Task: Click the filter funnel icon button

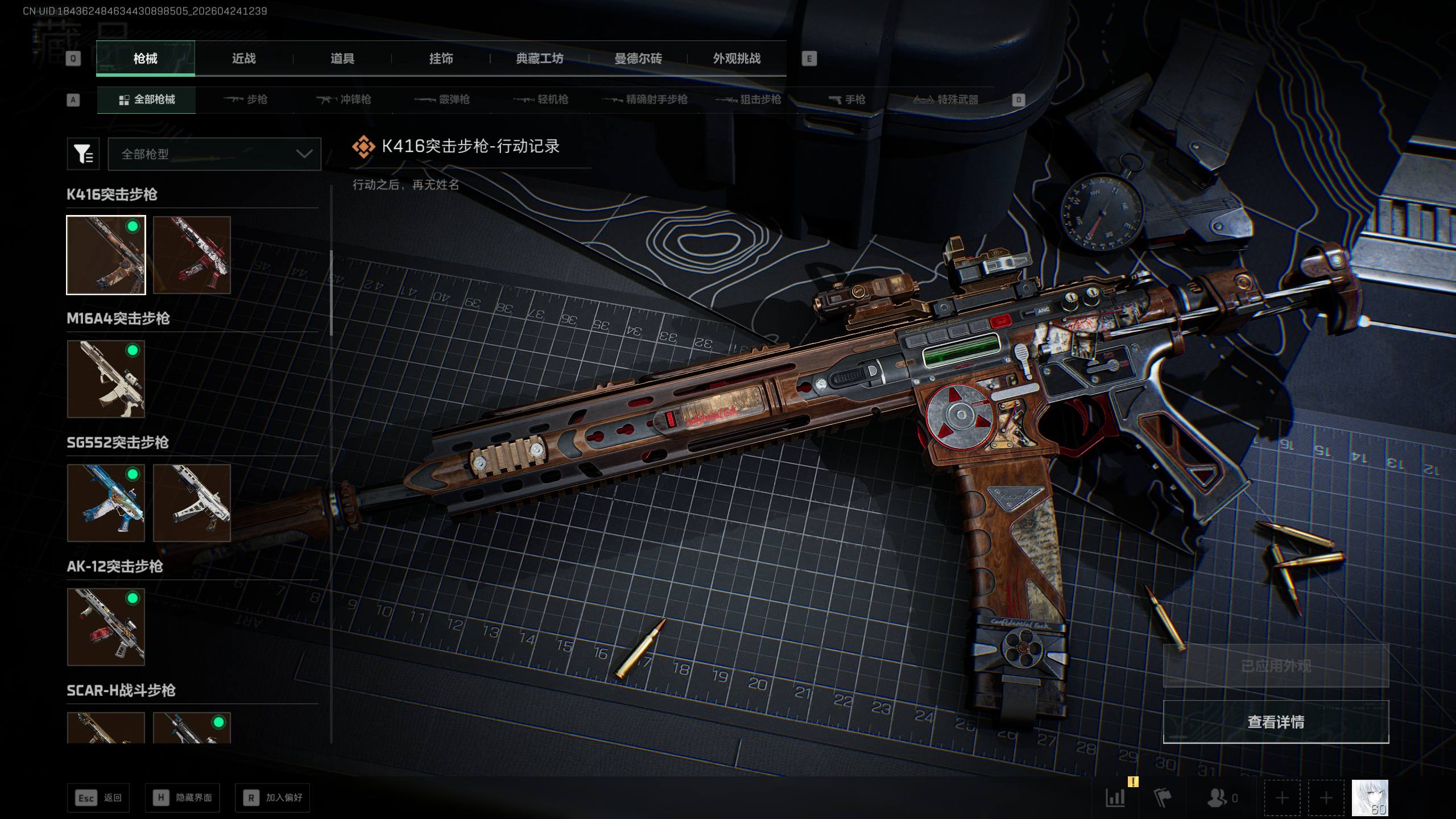Action: (x=83, y=154)
